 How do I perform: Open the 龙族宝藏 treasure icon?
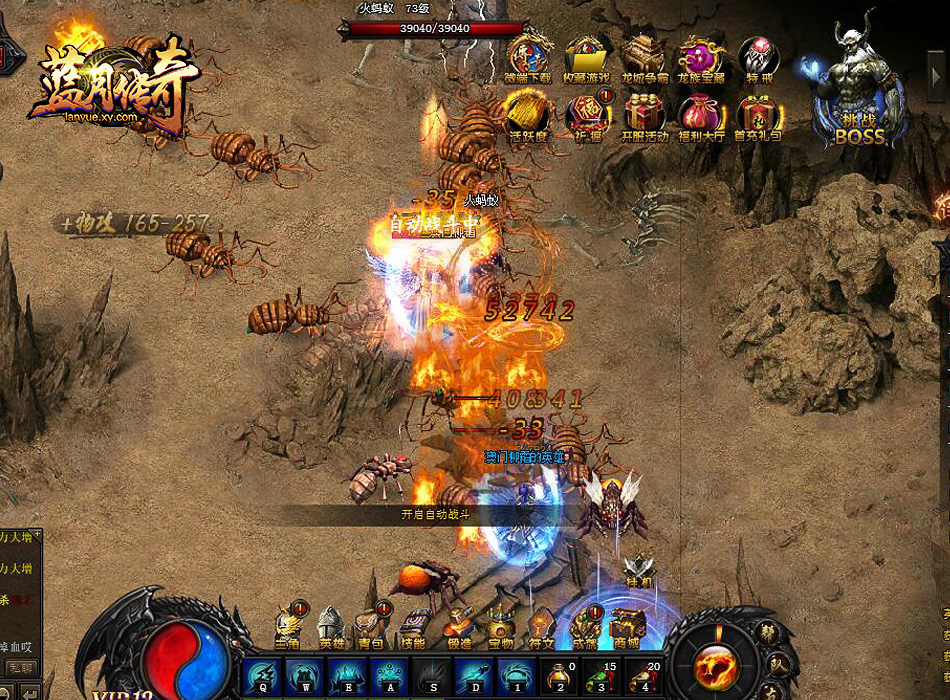[x=700, y=58]
